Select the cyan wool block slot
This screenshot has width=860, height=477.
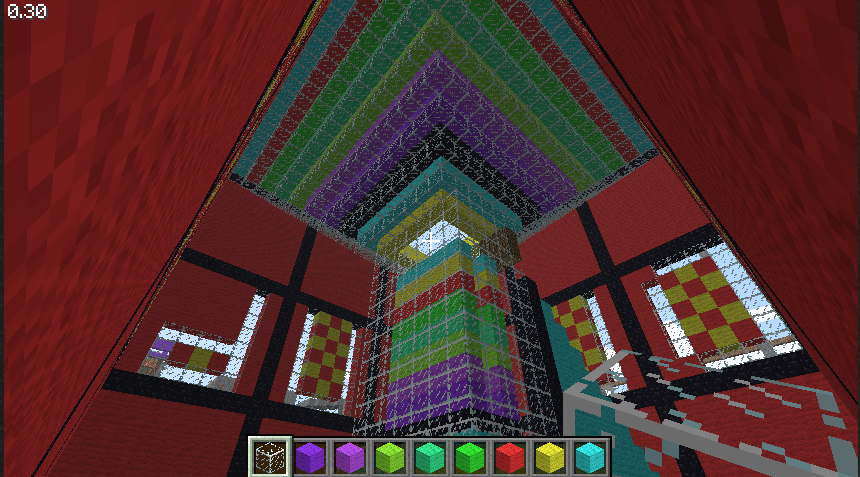[x=589, y=458]
